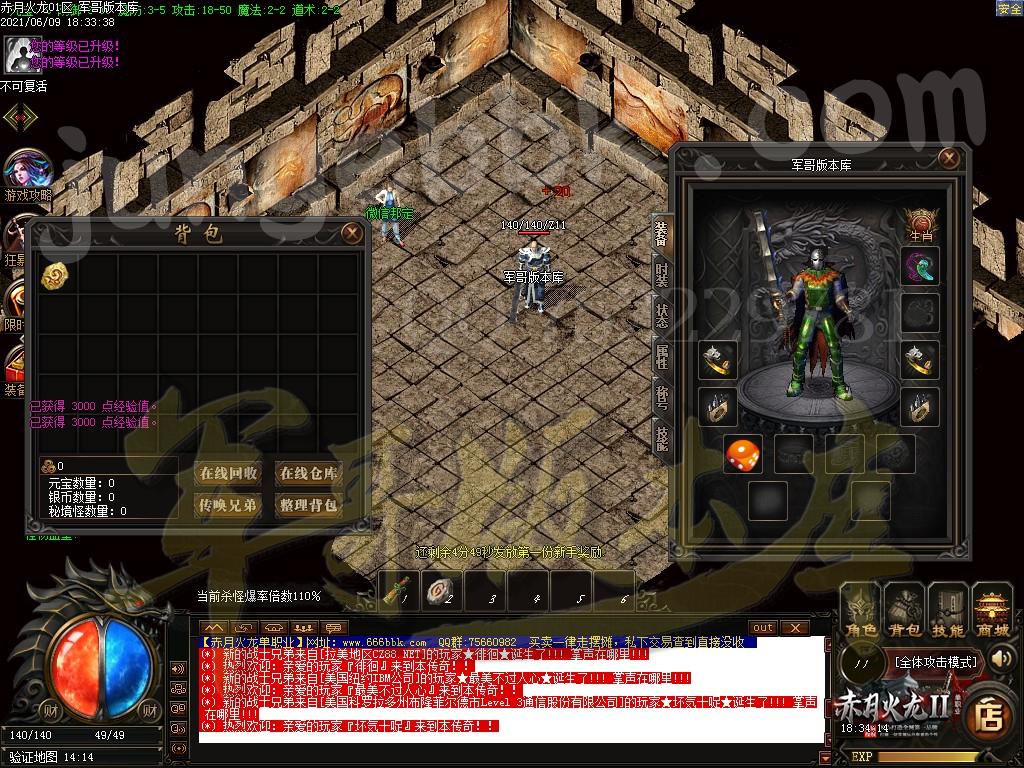Click the 传唤兄弟 summon brothers button
This screenshot has width=1024, height=768.
pos(228,505)
